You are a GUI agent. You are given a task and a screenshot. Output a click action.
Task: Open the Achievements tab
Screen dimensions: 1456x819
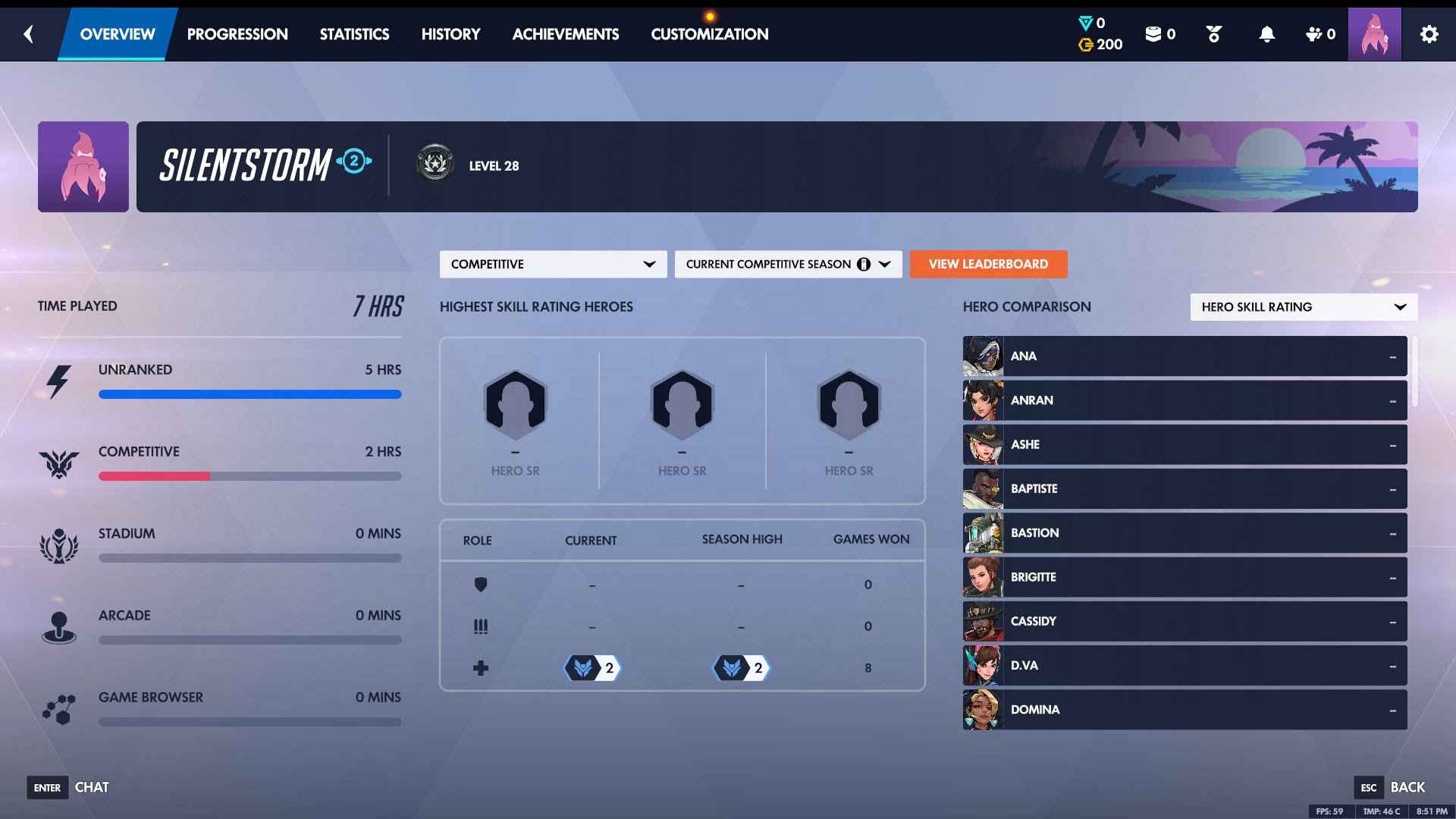click(566, 34)
